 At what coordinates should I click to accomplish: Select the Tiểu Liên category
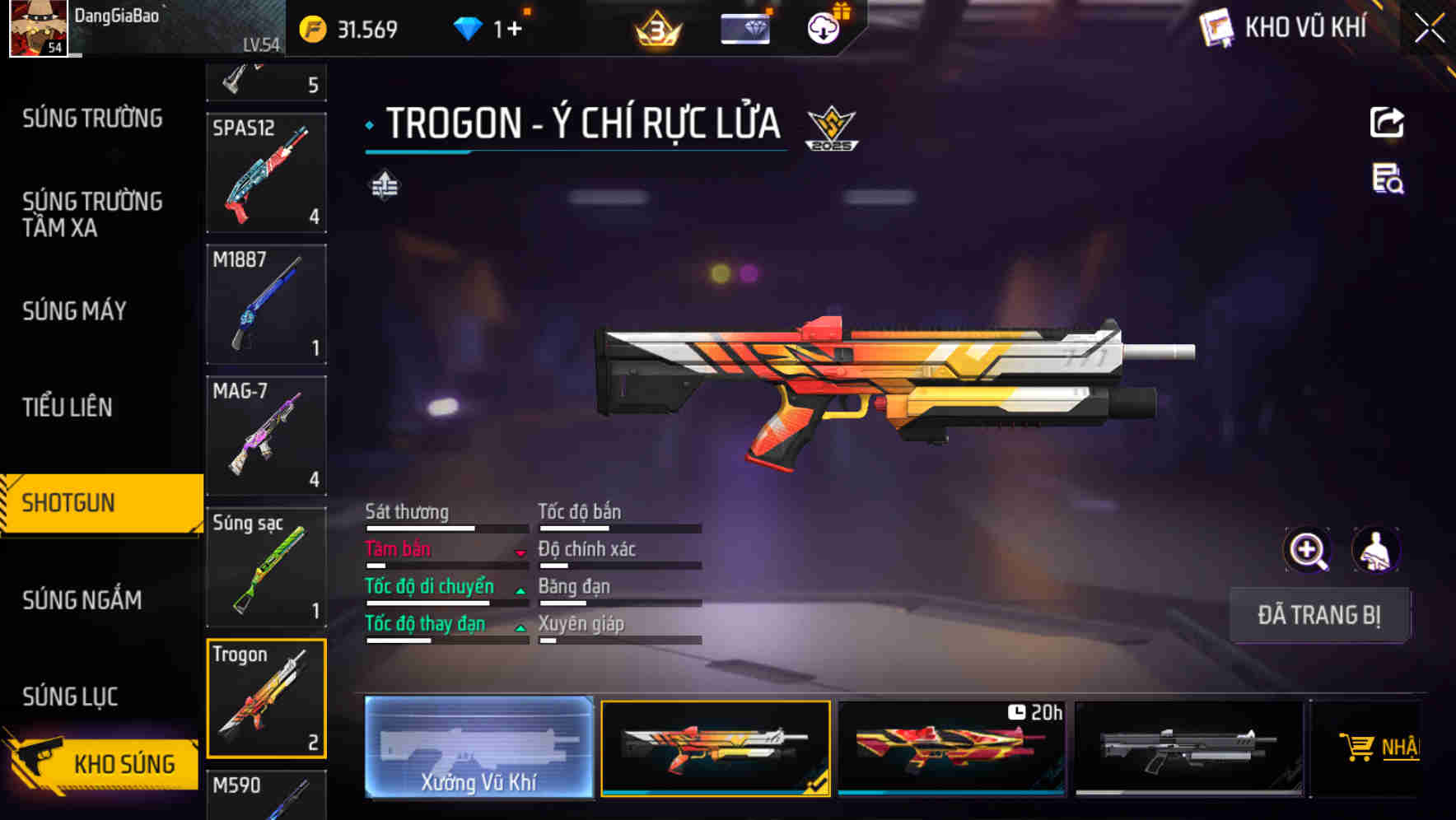[68, 407]
